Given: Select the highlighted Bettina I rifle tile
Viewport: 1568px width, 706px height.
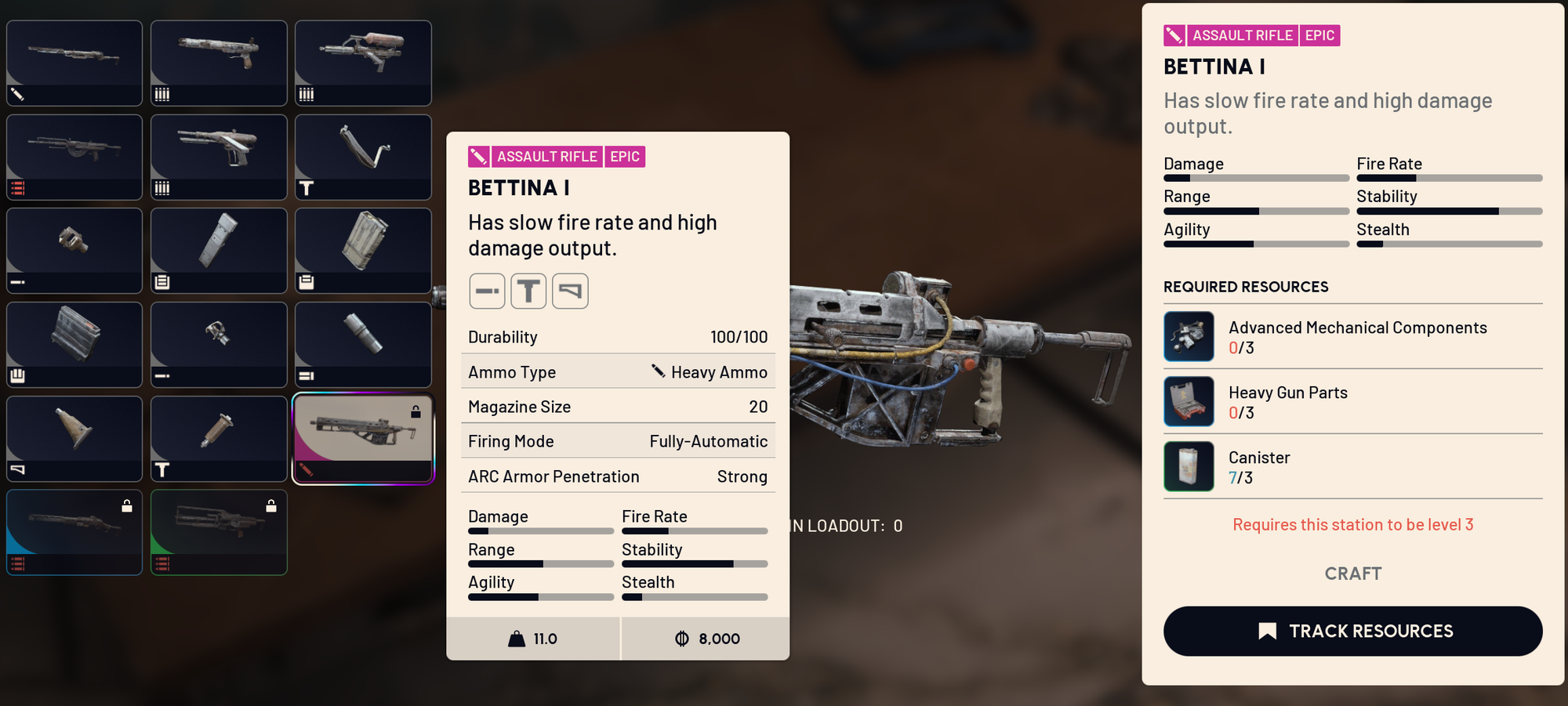Looking at the screenshot, I should click(x=363, y=439).
